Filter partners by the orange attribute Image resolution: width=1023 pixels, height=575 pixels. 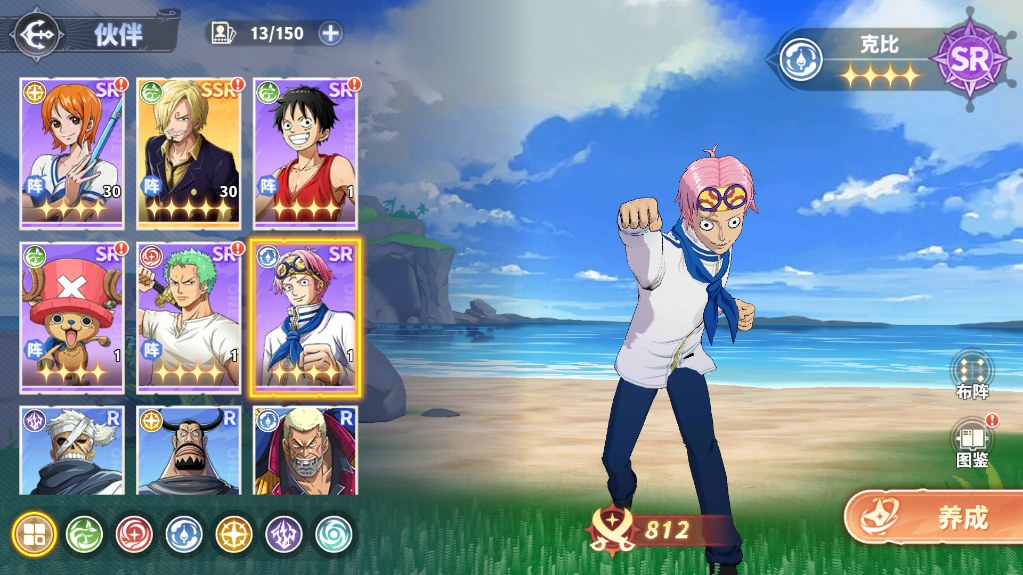click(x=235, y=534)
